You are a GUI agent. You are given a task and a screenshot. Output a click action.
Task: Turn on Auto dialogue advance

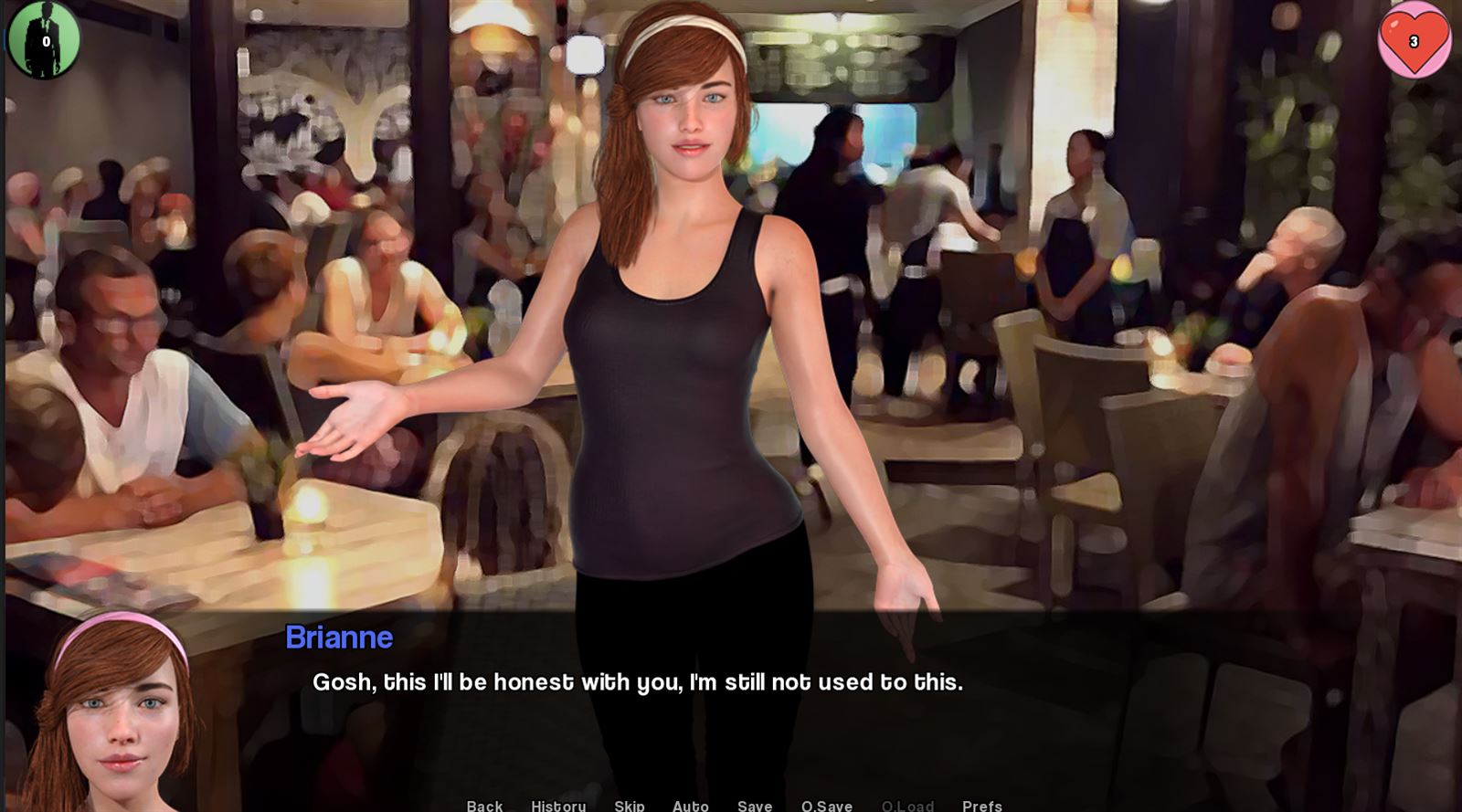691,807
